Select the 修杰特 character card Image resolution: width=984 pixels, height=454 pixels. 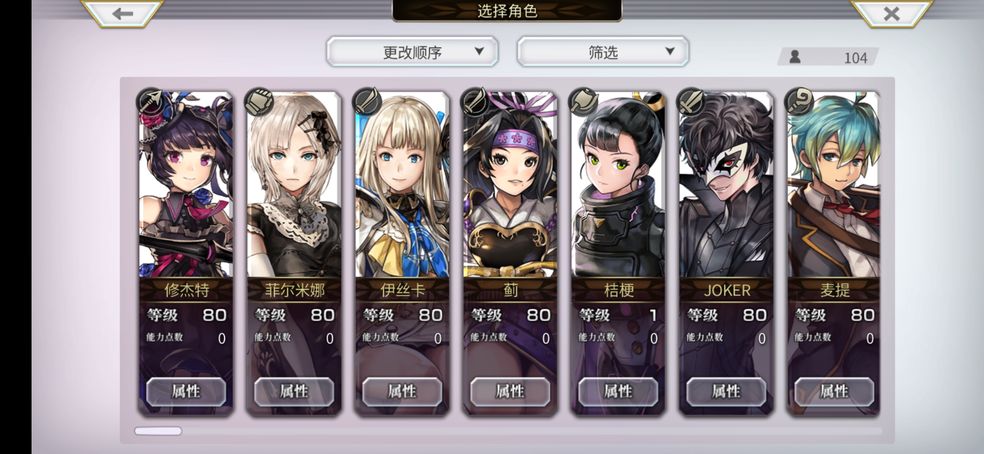185,190
